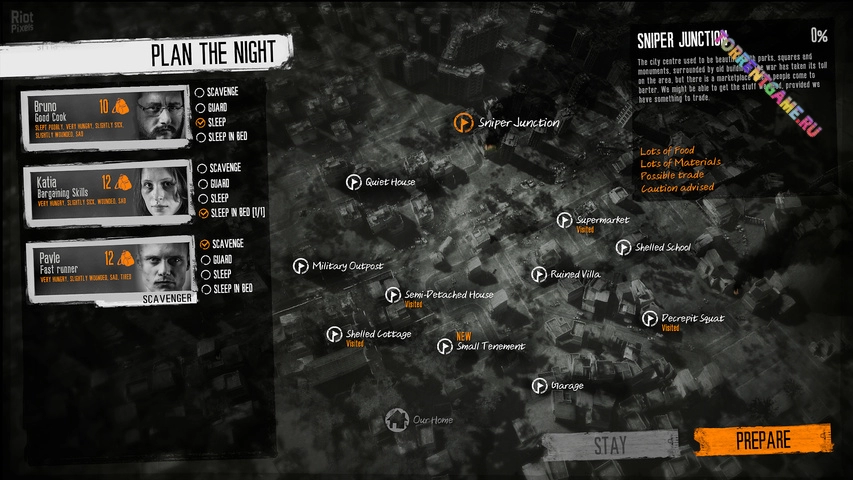Choose the Stay button
This screenshot has height=480, width=853.
pyautogui.click(x=609, y=446)
